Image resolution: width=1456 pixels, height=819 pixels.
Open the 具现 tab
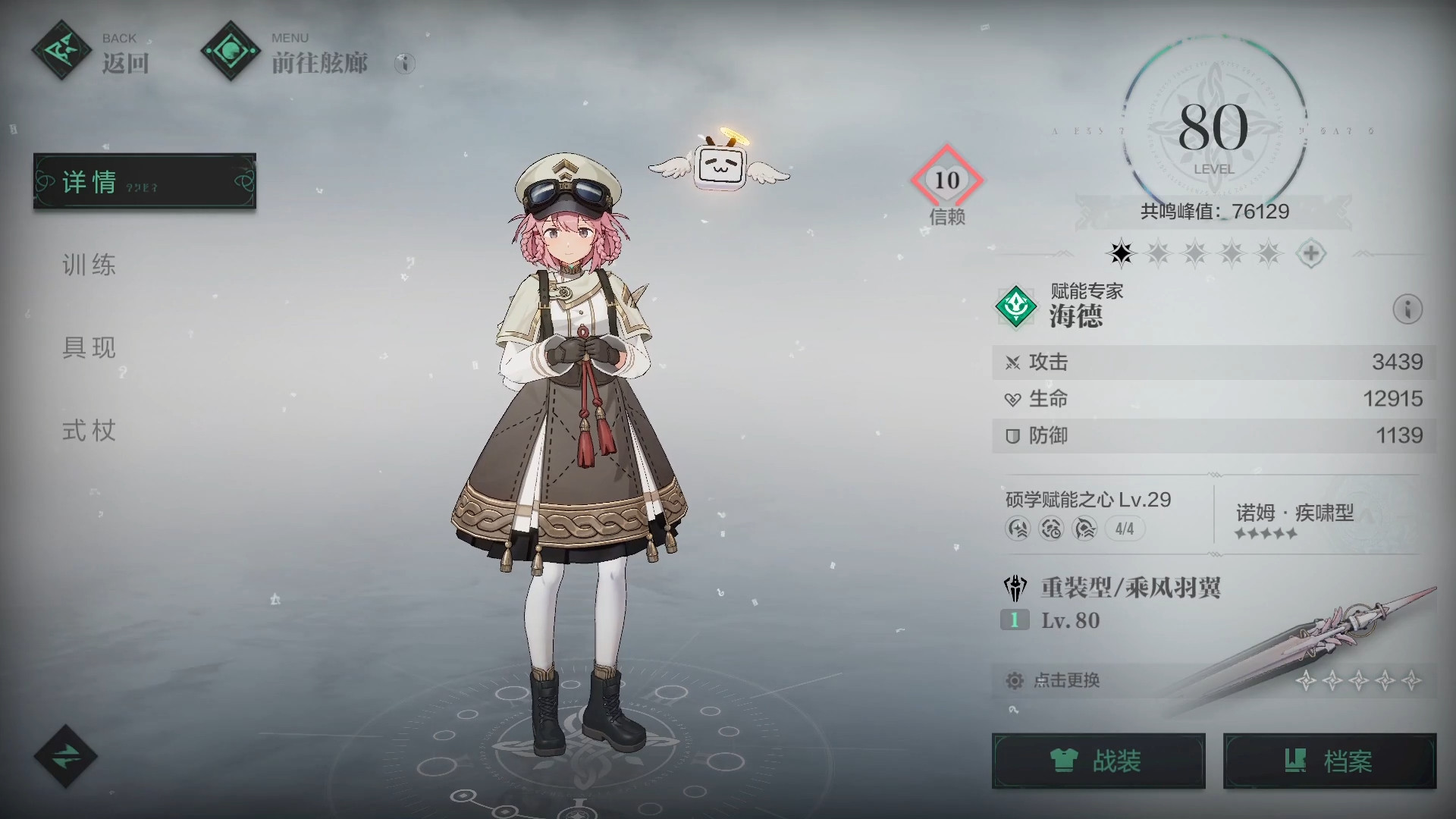(89, 347)
